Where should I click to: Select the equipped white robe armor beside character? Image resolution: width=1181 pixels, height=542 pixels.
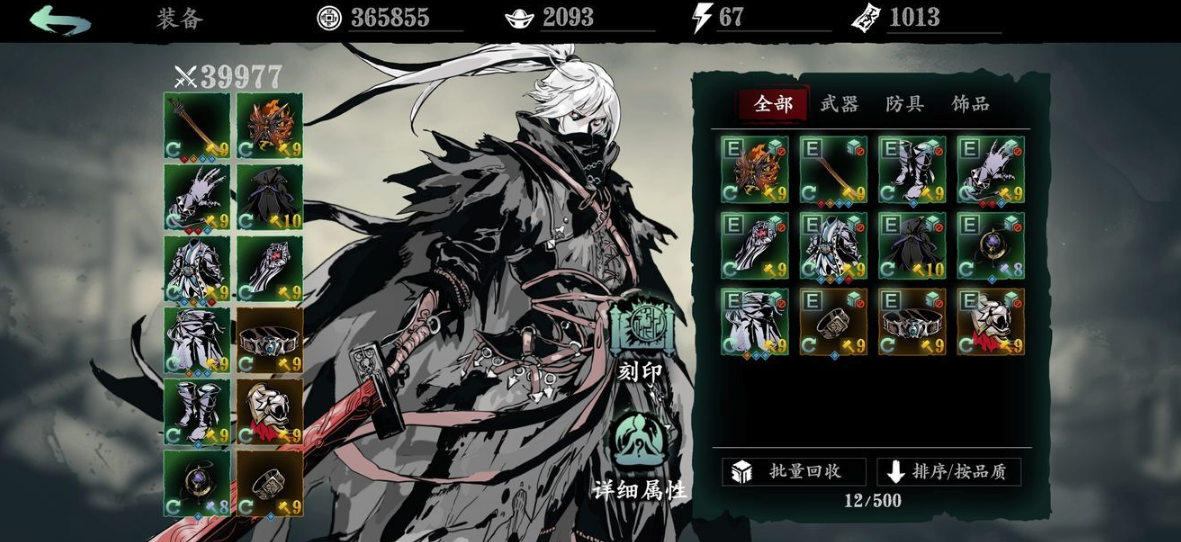pyautogui.click(x=197, y=268)
